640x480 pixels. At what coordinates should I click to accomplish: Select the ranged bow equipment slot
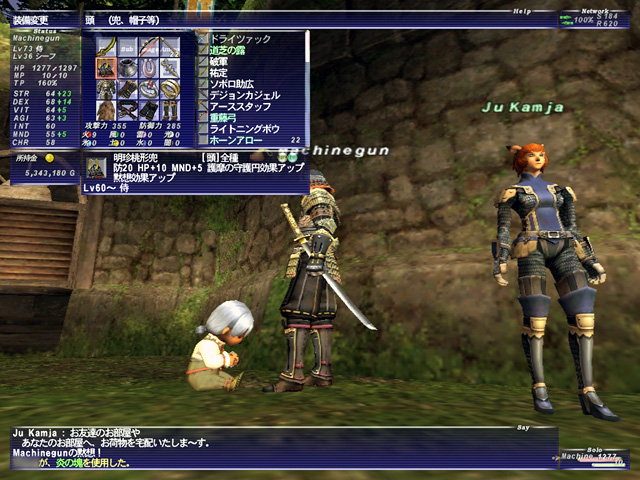[149, 47]
